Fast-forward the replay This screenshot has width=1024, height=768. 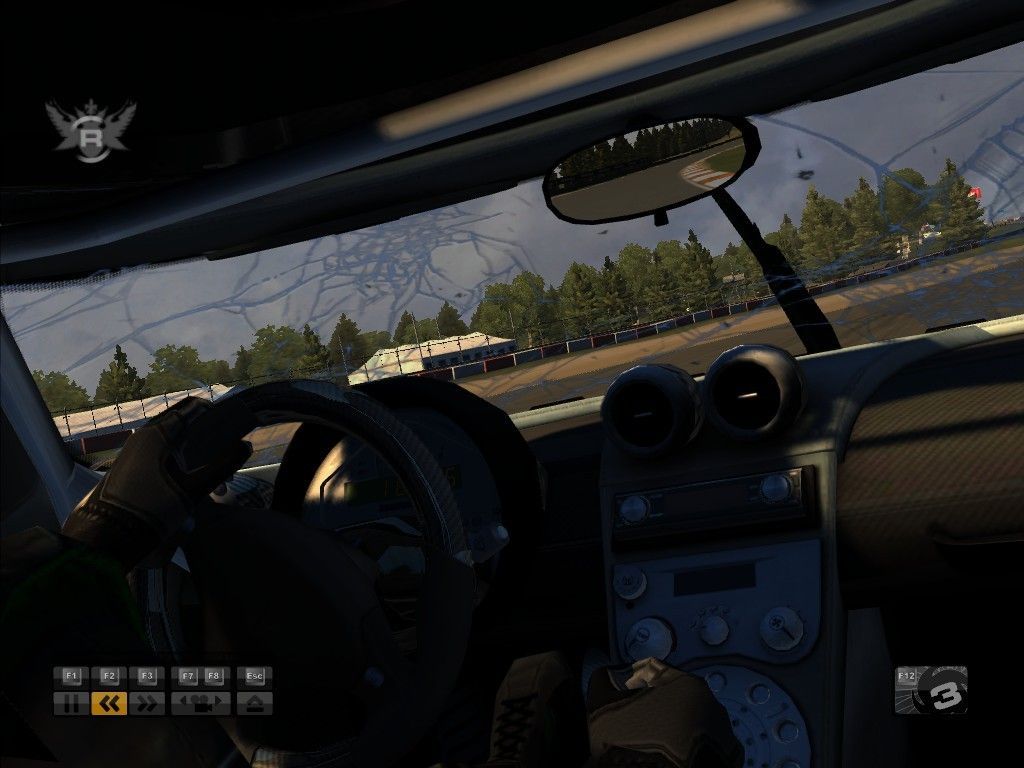[148, 704]
